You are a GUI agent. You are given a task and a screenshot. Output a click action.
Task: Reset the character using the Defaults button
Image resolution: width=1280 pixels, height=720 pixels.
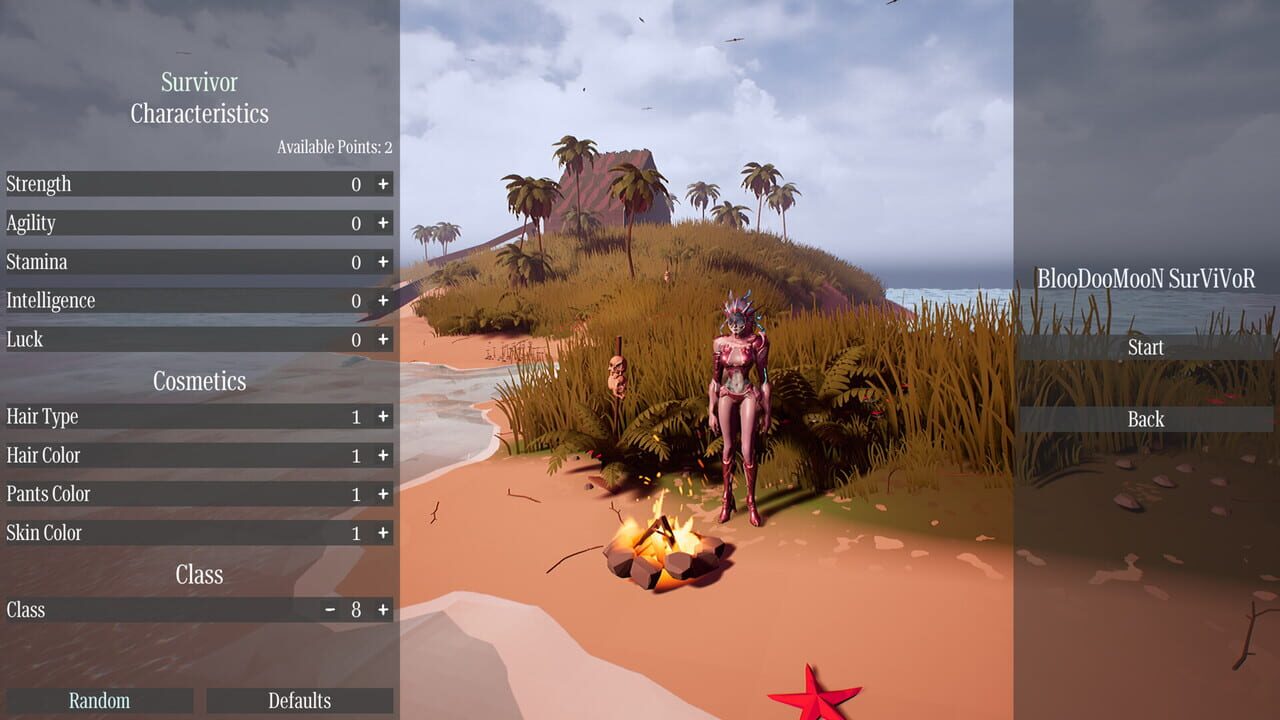[299, 701]
